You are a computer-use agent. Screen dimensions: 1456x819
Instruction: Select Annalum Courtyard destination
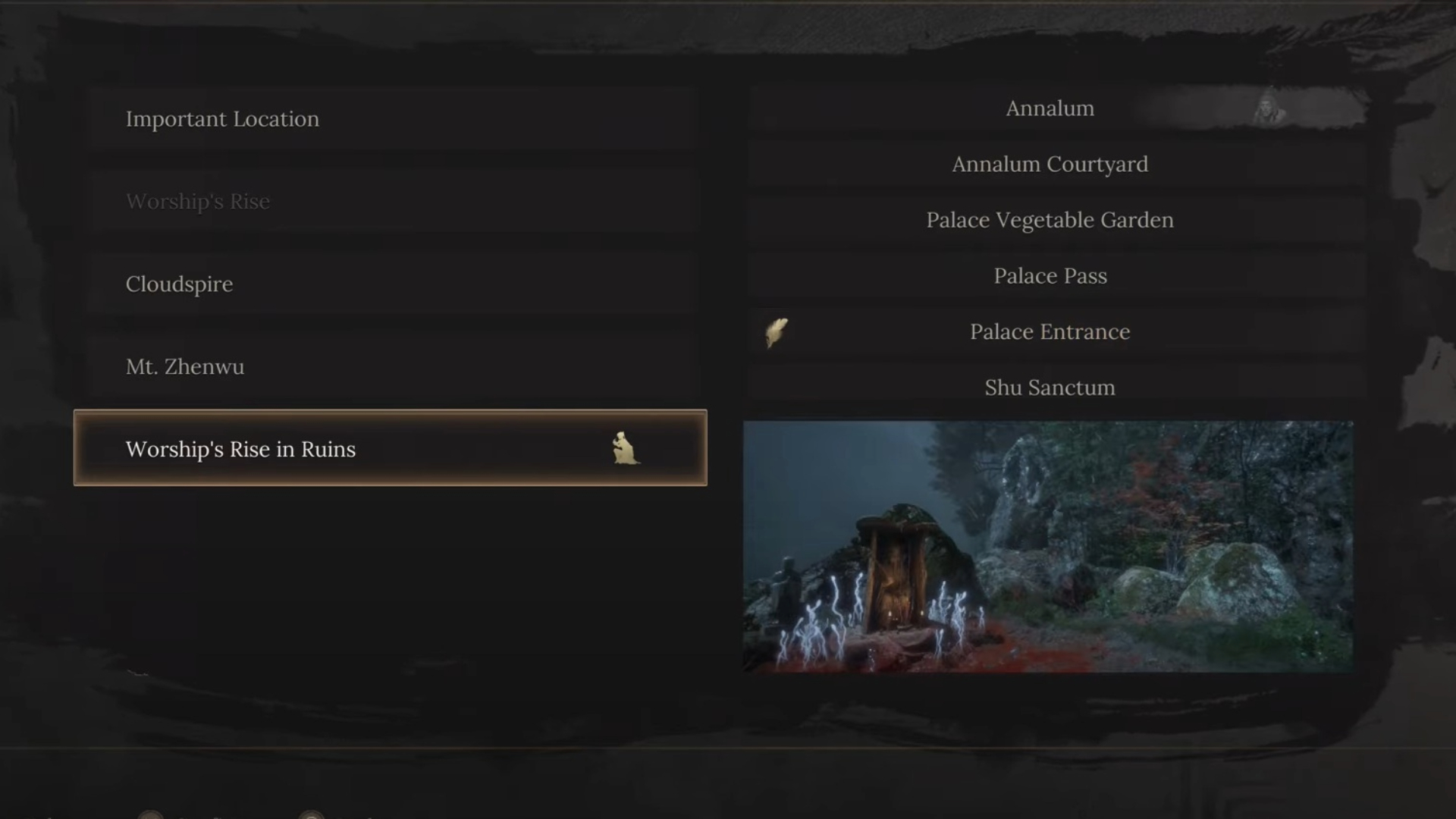pos(1050,165)
